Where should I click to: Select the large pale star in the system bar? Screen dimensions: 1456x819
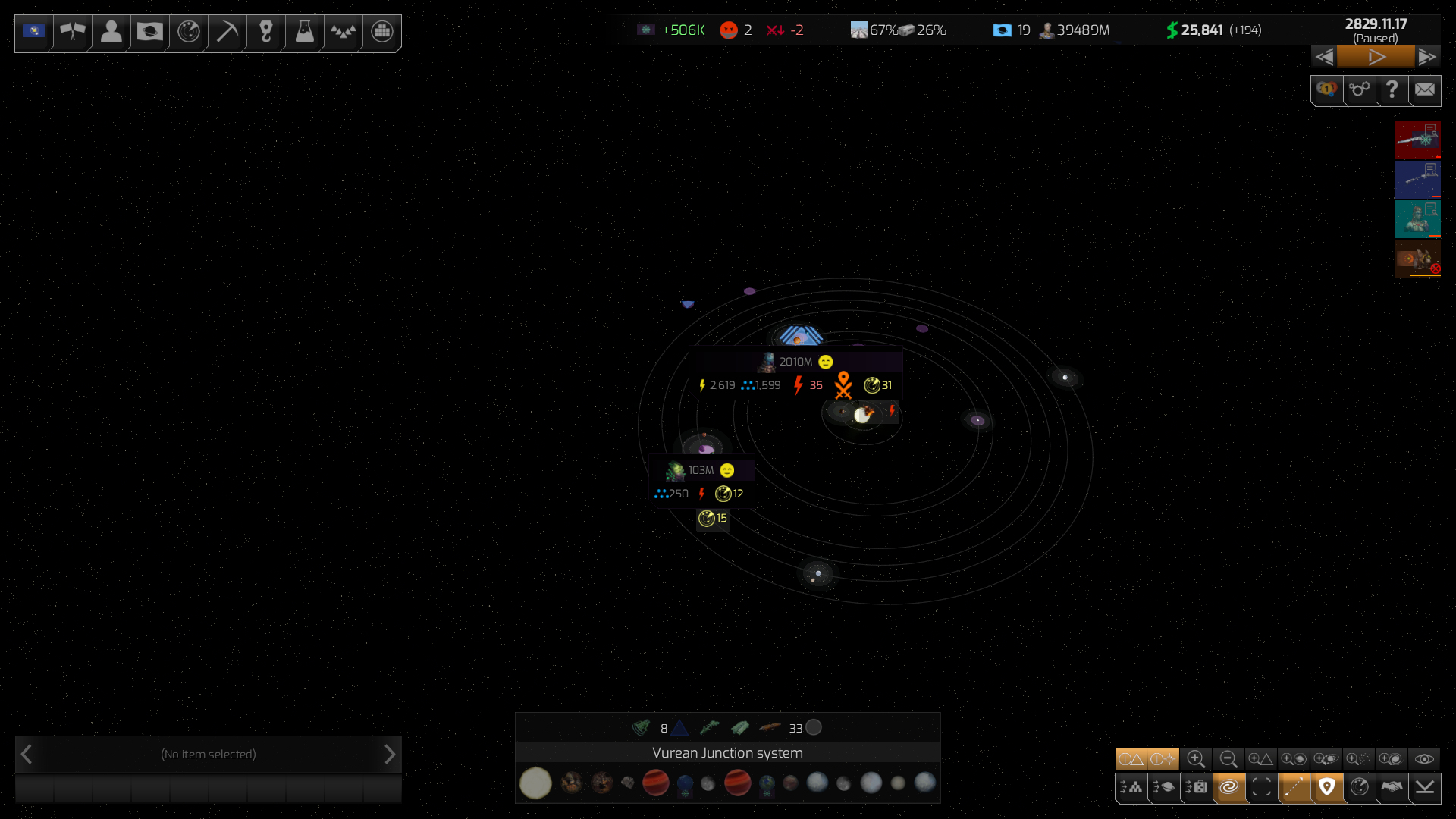[535, 783]
